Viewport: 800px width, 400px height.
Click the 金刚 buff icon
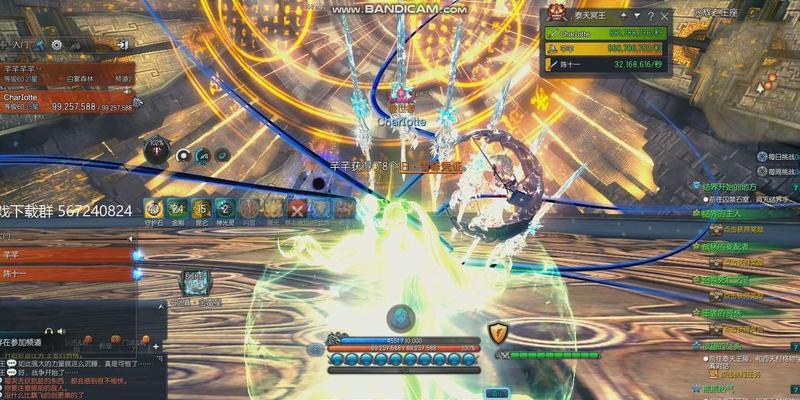178,209
